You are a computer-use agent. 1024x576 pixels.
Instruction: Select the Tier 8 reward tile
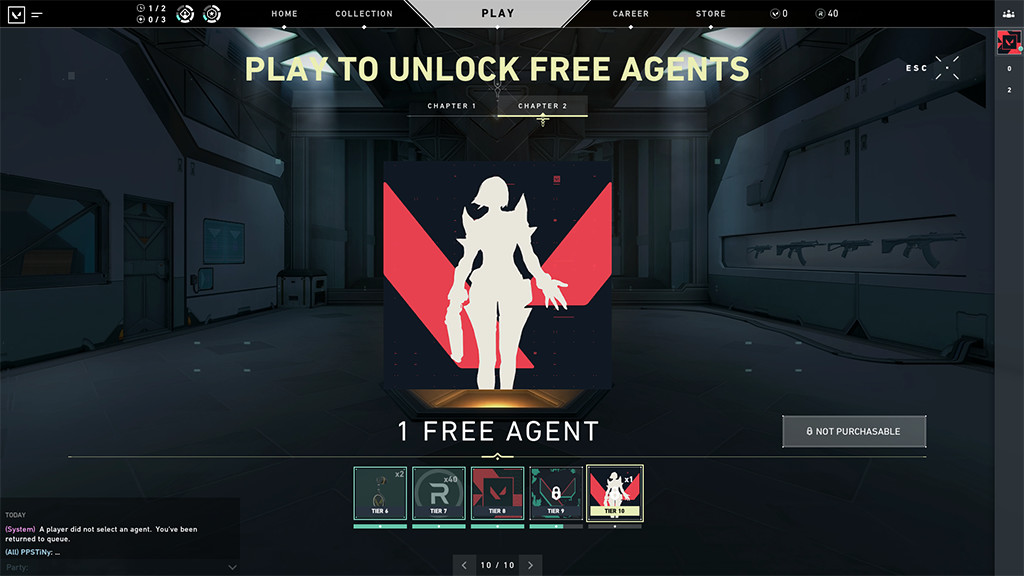coord(497,493)
